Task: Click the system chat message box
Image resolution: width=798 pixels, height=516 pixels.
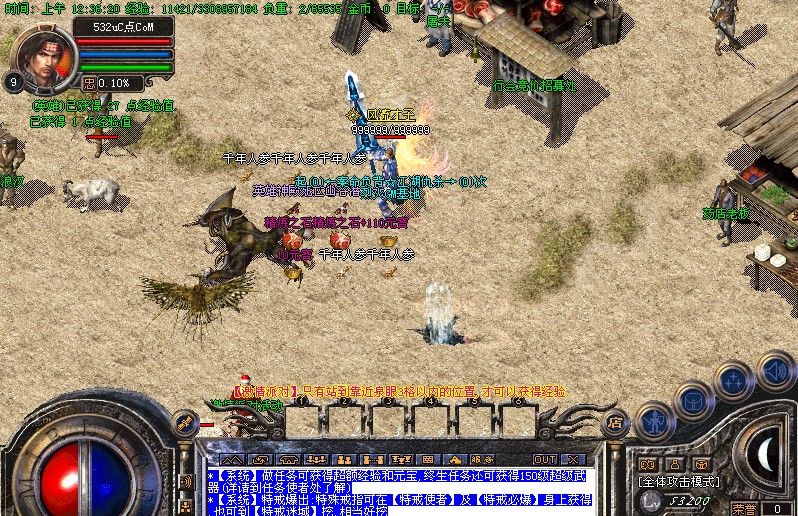Action: pos(400,491)
